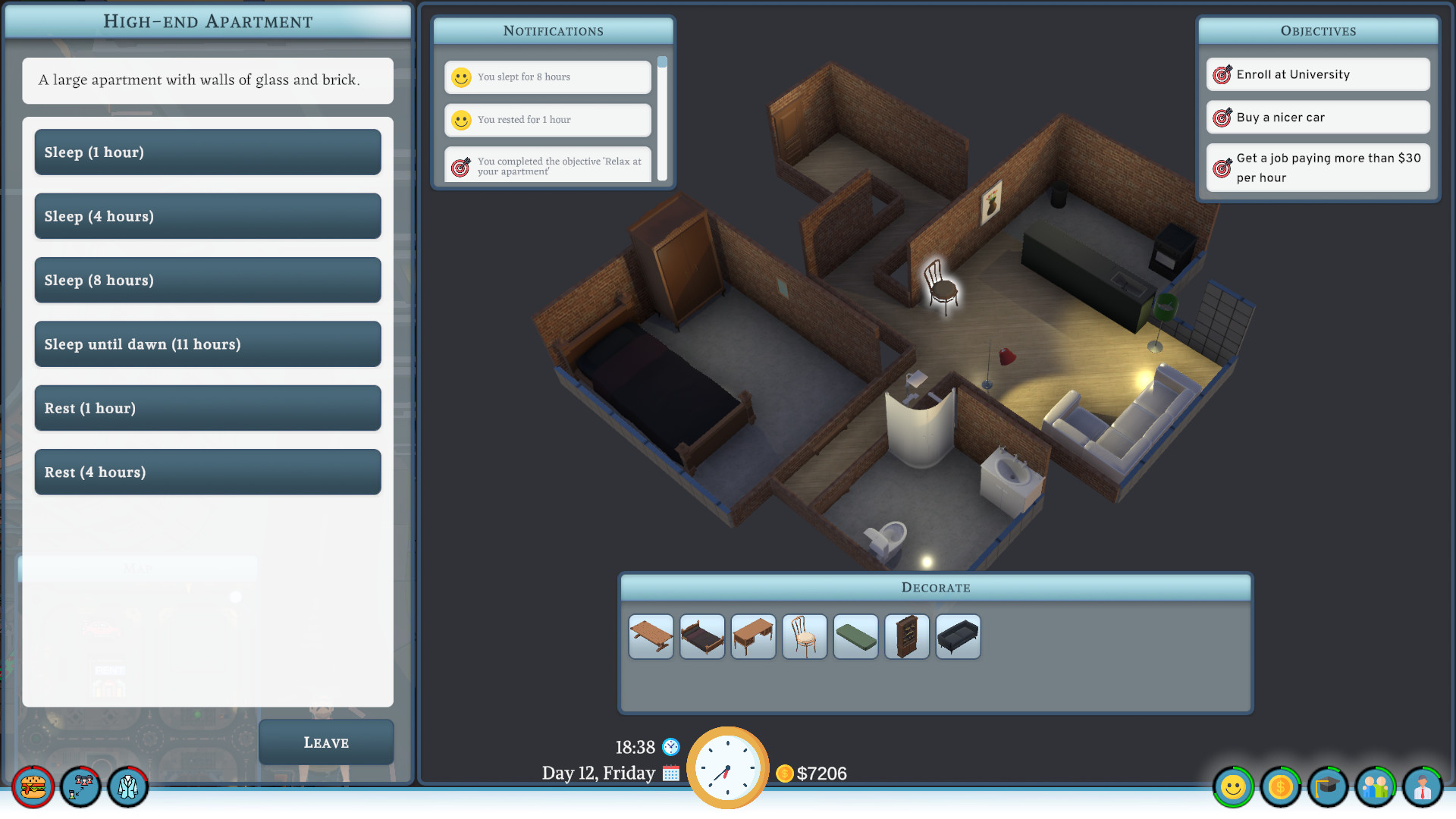Select the bed from the Decorate panel

[701, 637]
